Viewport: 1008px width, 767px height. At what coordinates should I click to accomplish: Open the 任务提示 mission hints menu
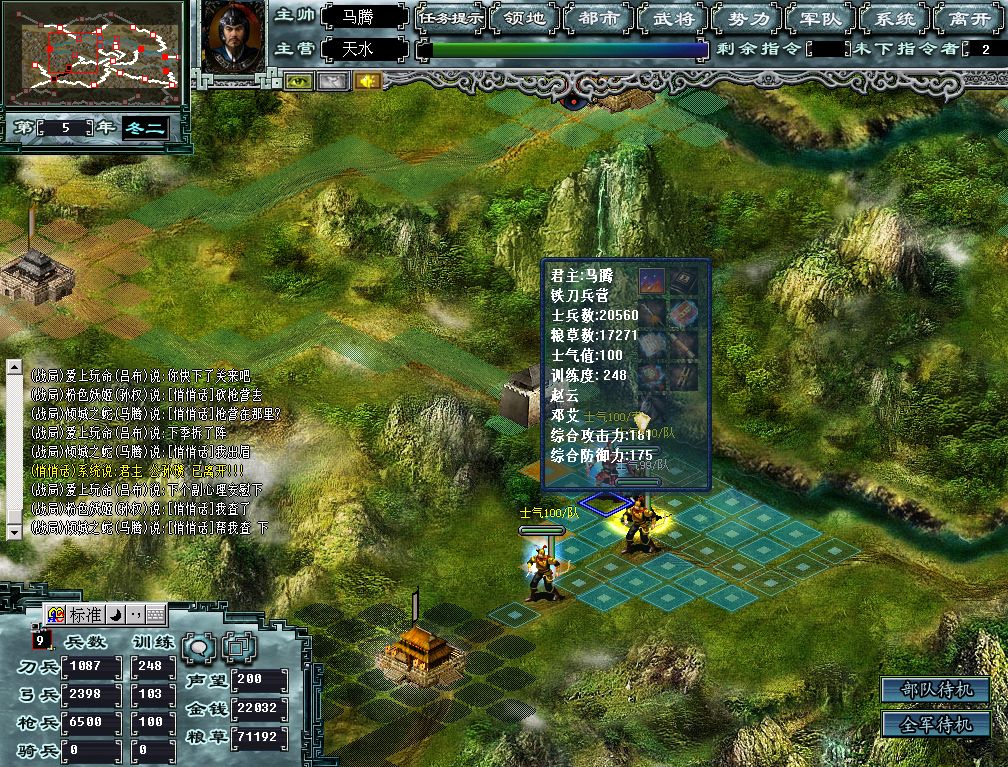pyautogui.click(x=451, y=18)
